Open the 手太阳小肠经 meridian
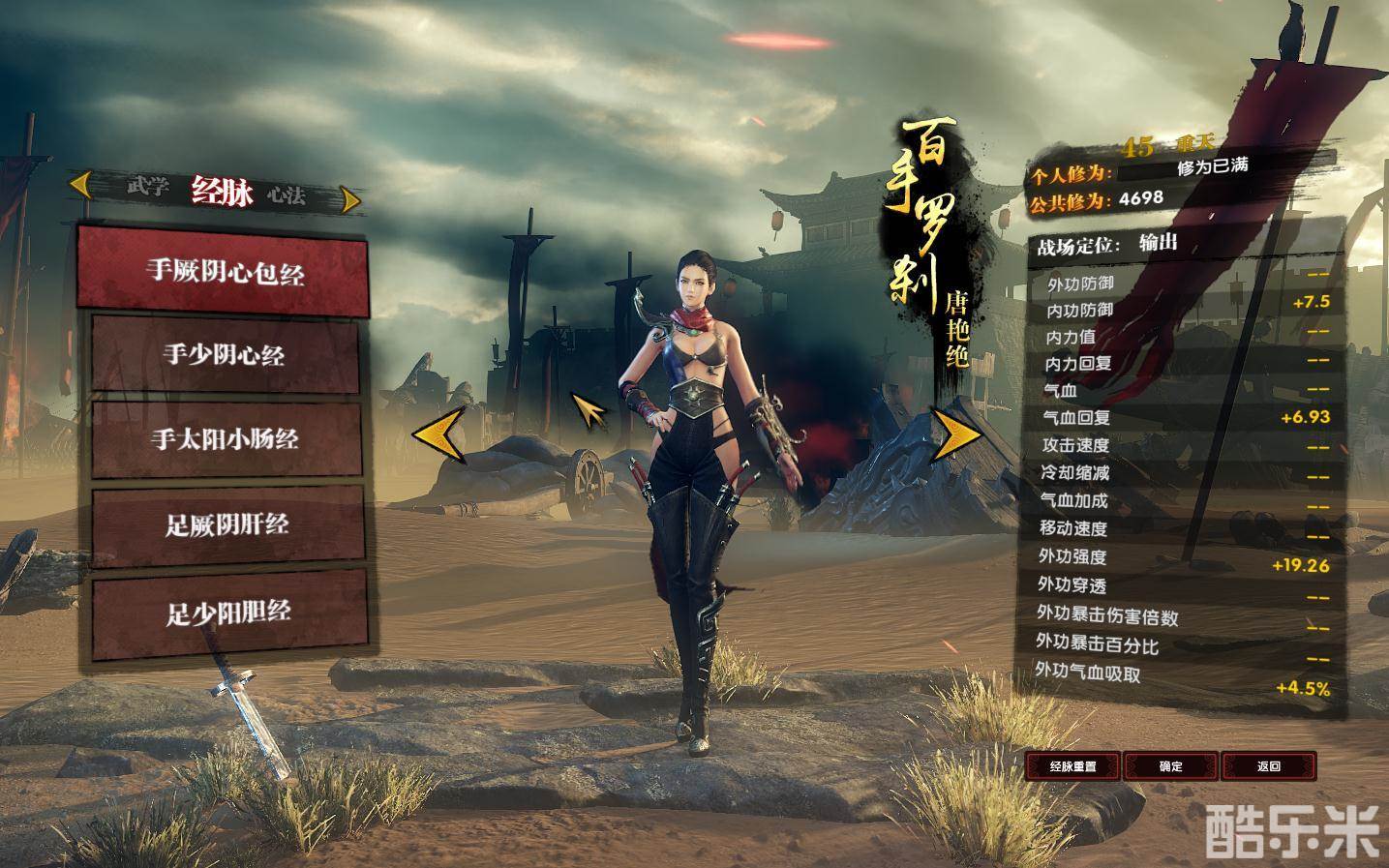Image resolution: width=1389 pixels, height=868 pixels. point(224,439)
